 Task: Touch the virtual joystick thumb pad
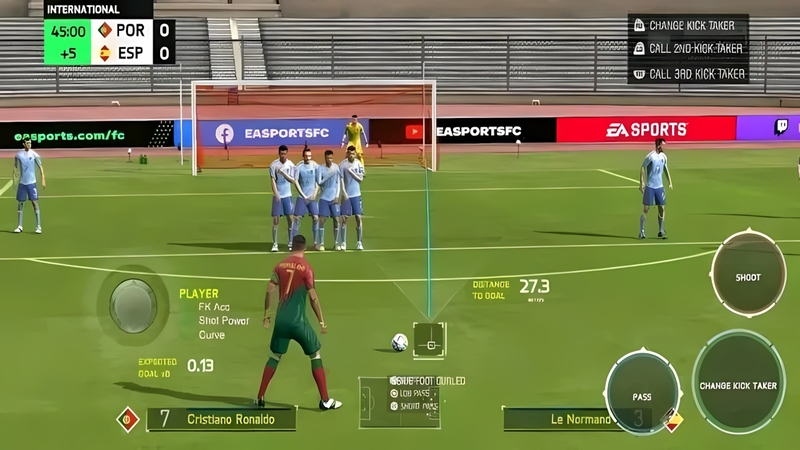pyautogui.click(x=133, y=304)
